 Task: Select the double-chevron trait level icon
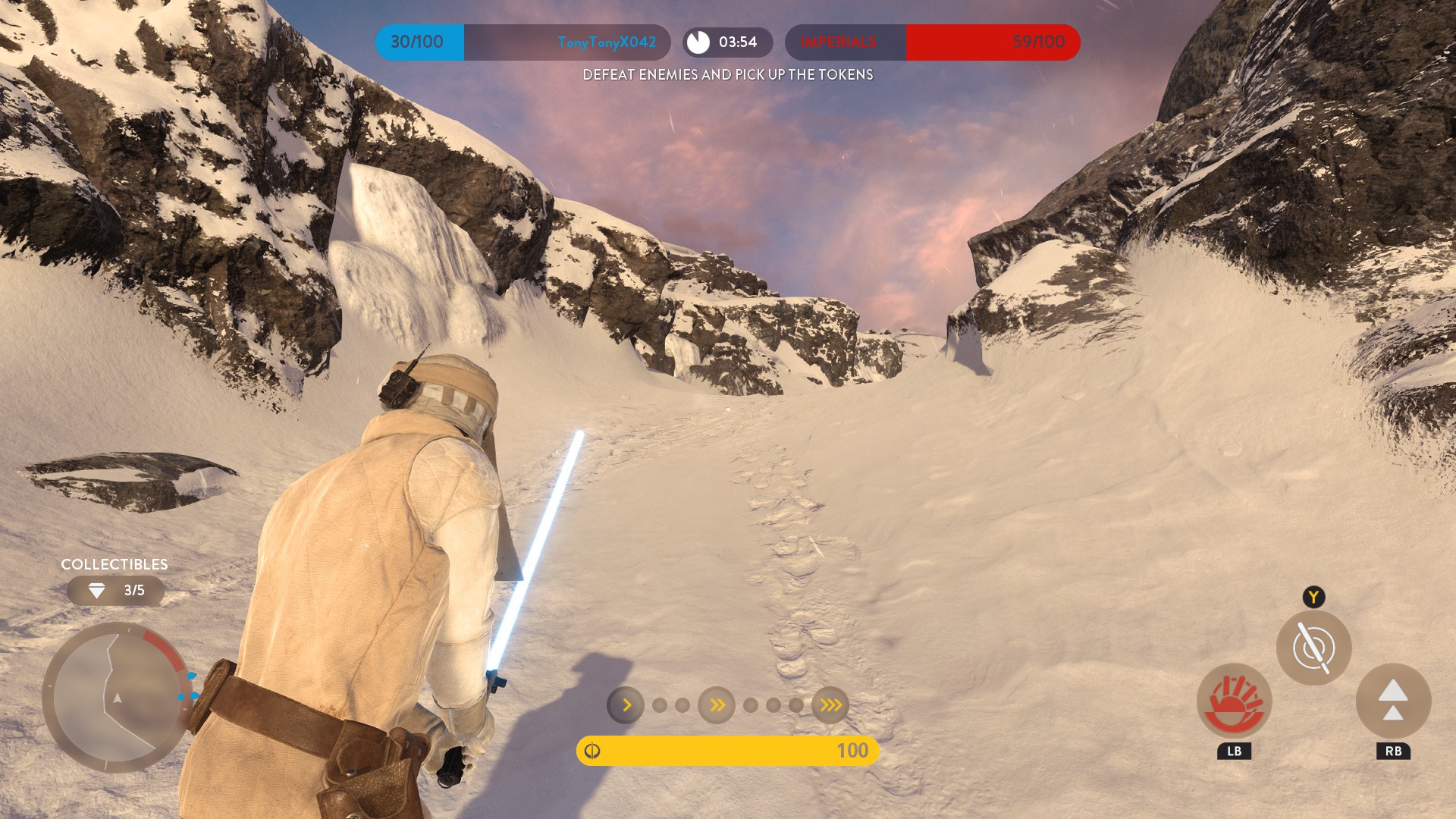click(x=717, y=705)
